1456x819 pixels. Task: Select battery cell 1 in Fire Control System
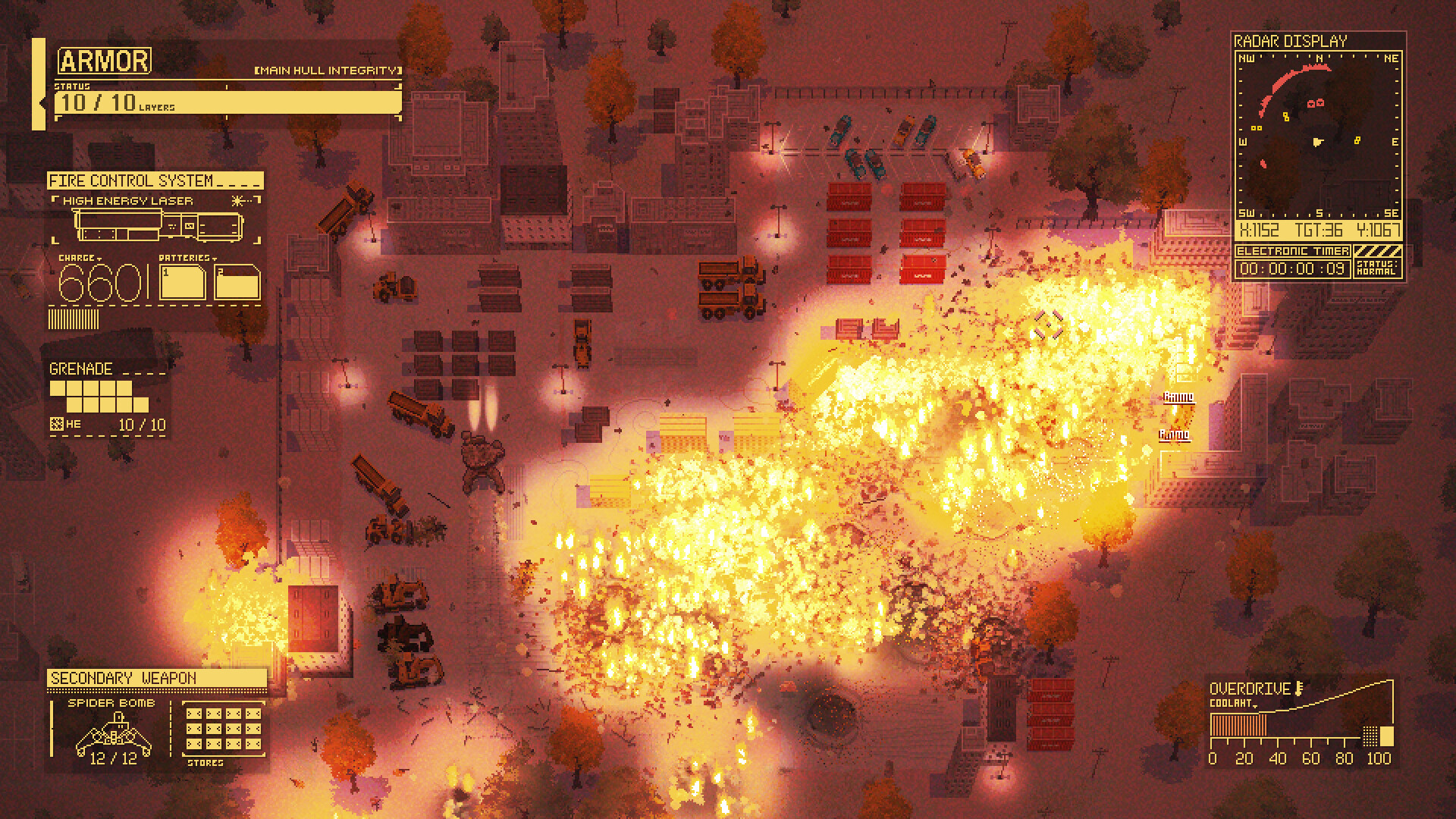(x=183, y=281)
